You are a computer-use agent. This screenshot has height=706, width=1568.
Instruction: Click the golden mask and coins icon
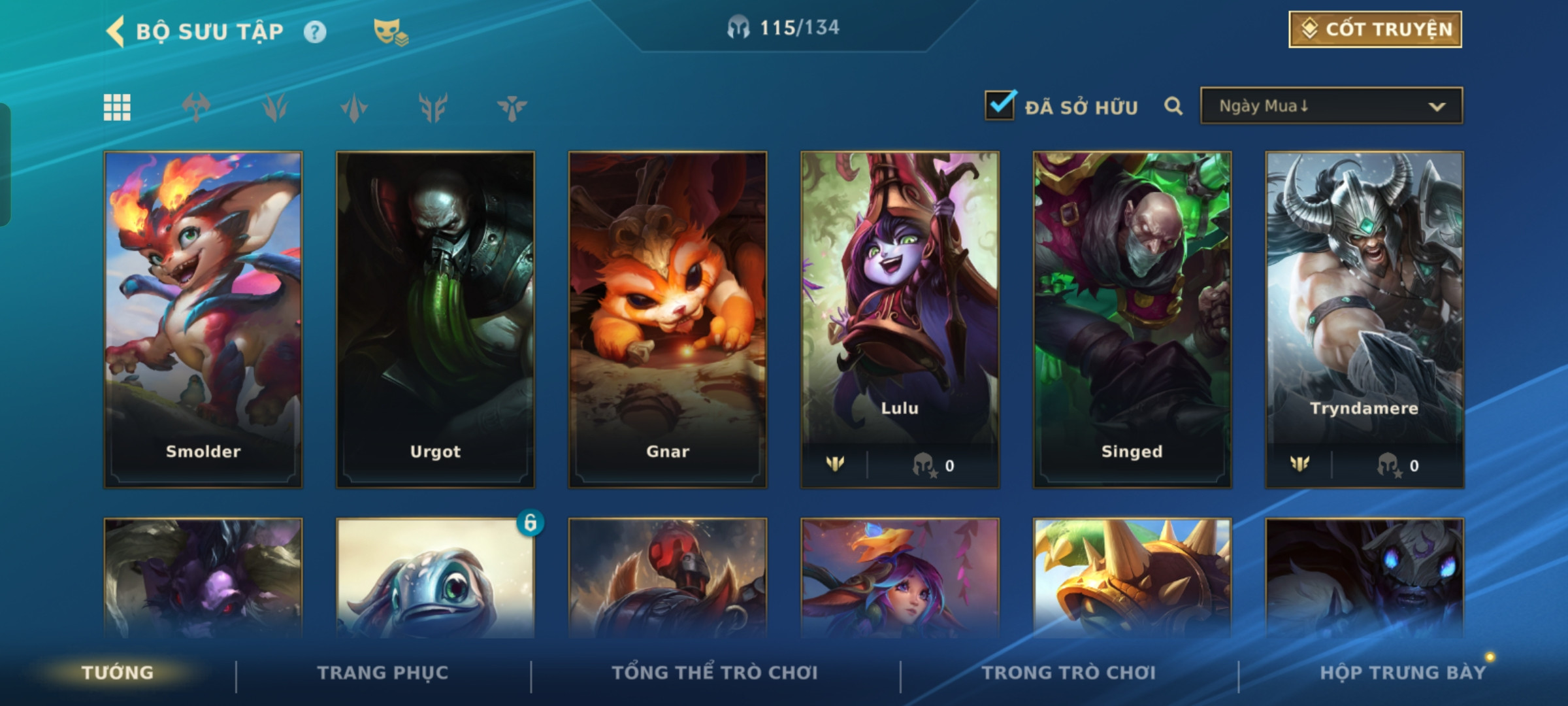[x=390, y=32]
